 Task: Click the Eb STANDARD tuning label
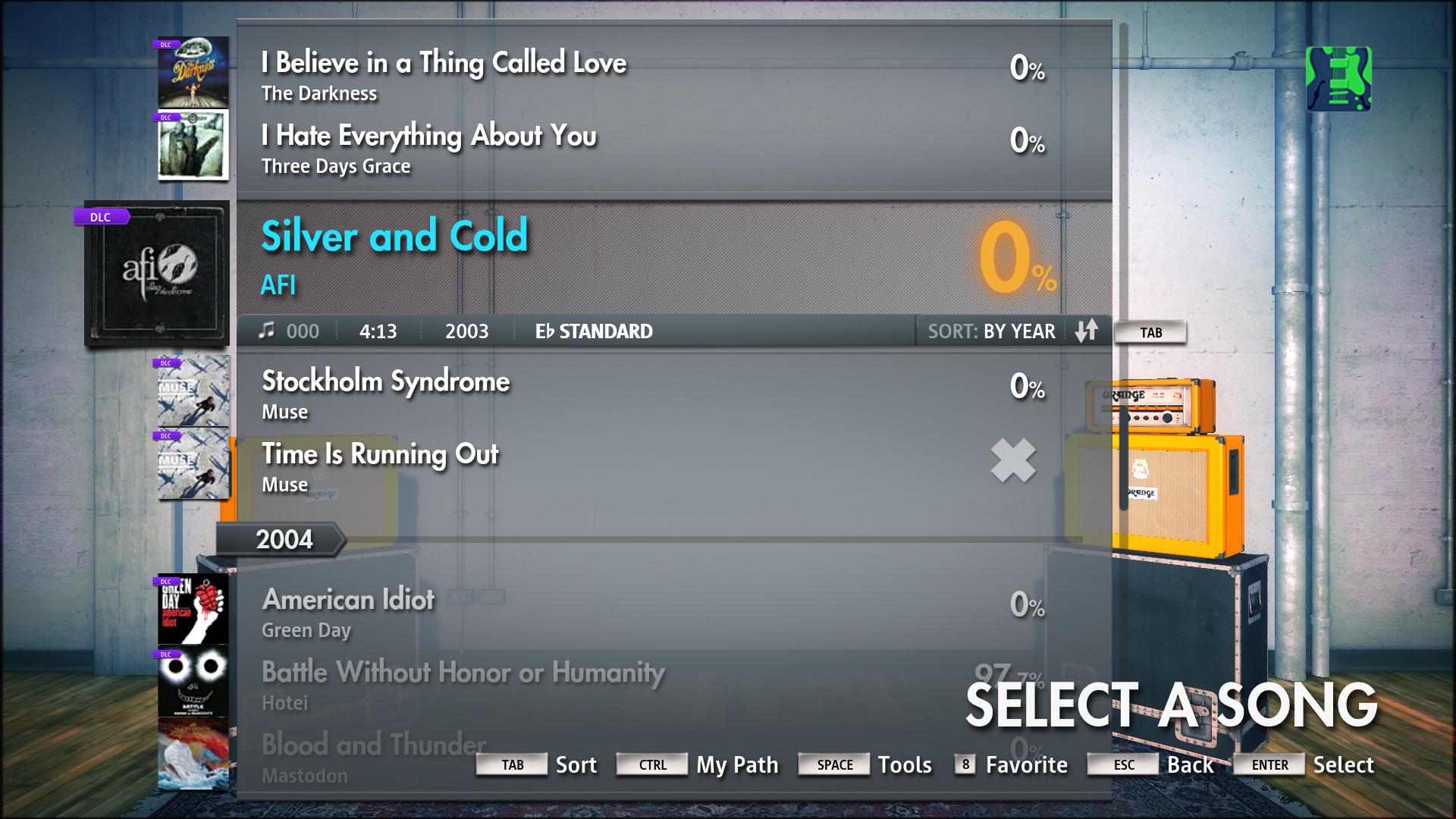[594, 331]
